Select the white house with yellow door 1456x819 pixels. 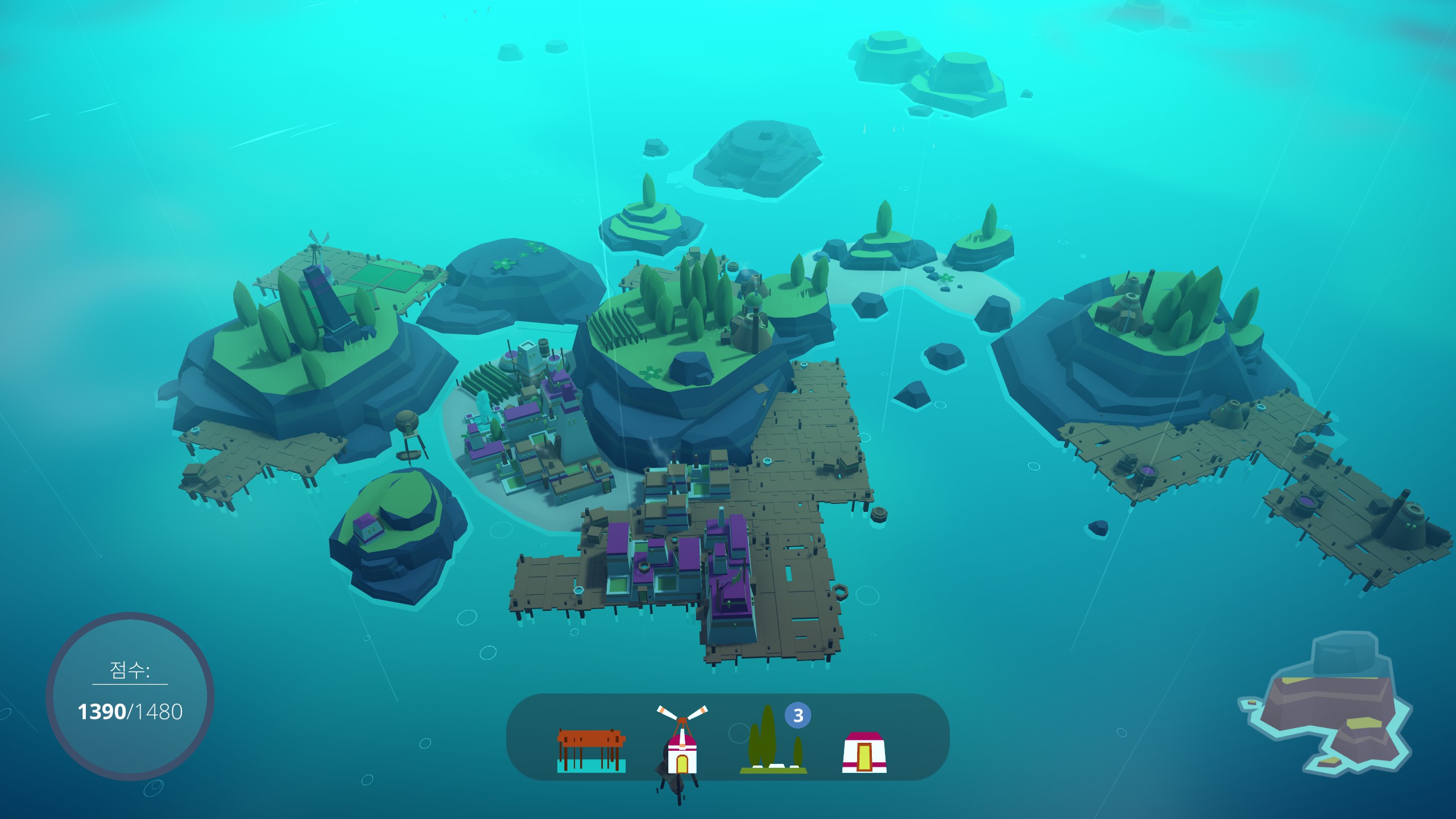pyautogui.click(x=864, y=752)
